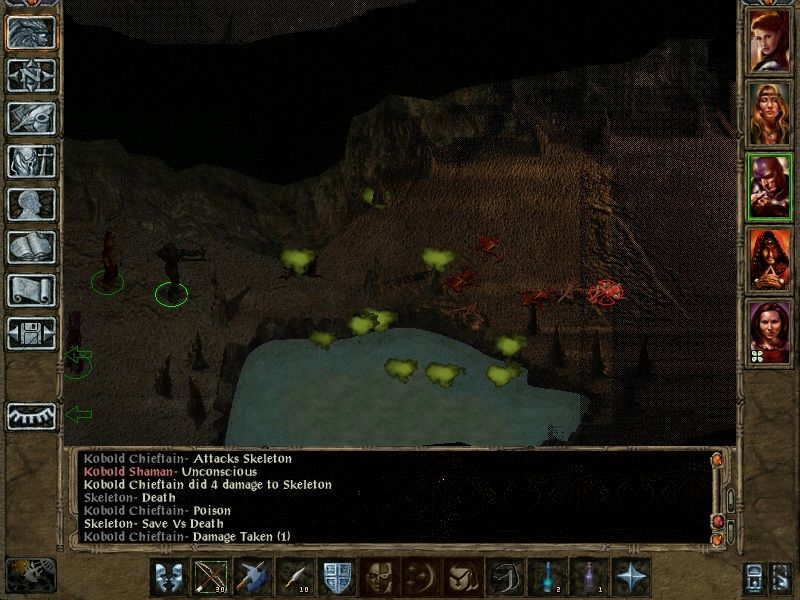
Task: Open the journal with the quill icon
Action: (x=31, y=118)
